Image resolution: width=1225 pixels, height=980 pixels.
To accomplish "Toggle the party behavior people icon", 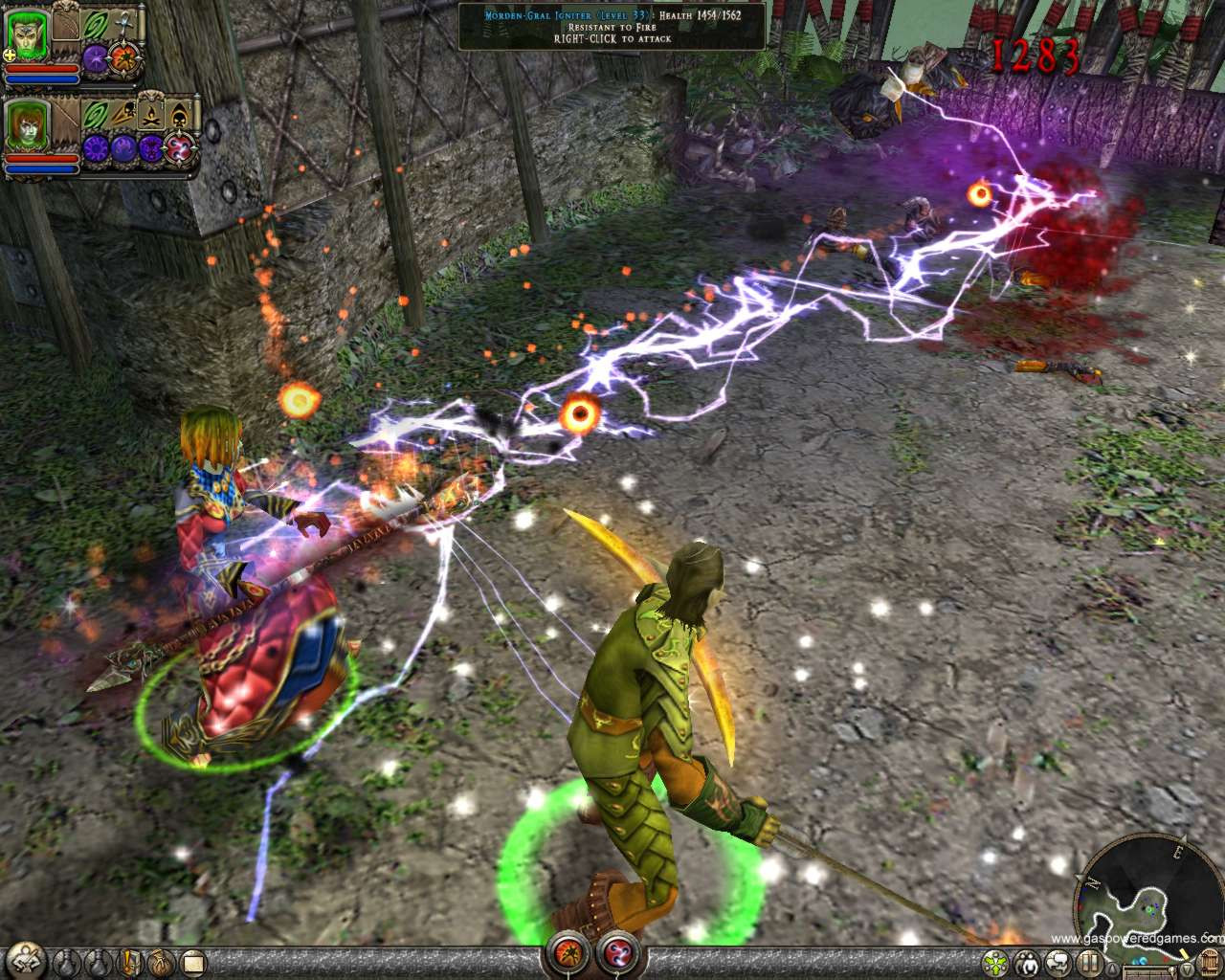I will pos(1025,962).
